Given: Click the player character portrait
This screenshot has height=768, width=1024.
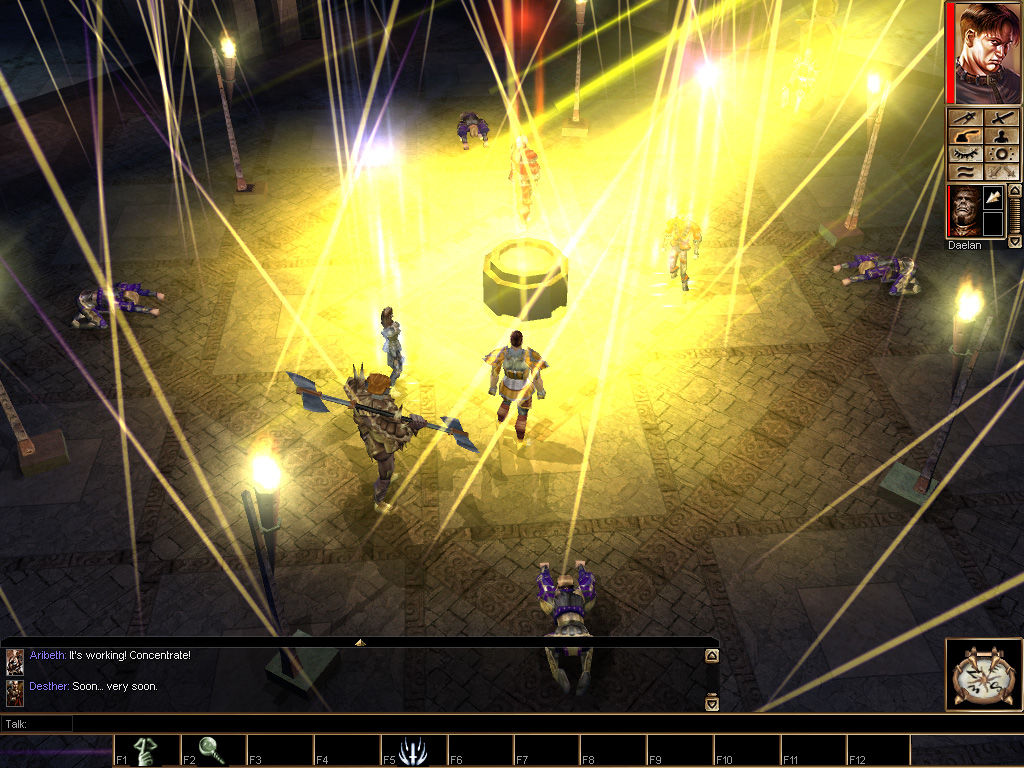Looking at the screenshot, I should pos(984,53).
